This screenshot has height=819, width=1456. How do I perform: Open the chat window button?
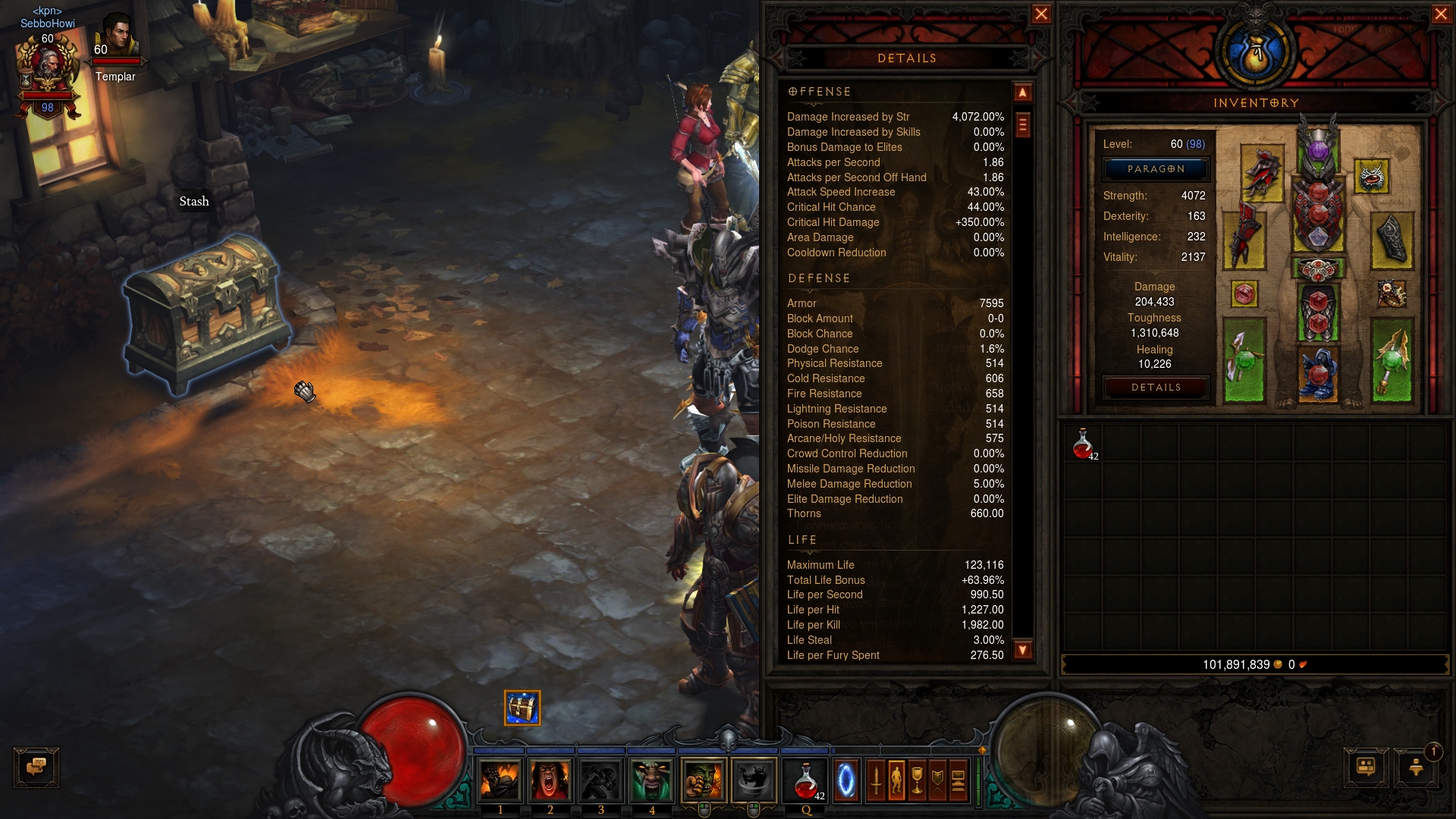tap(36, 767)
